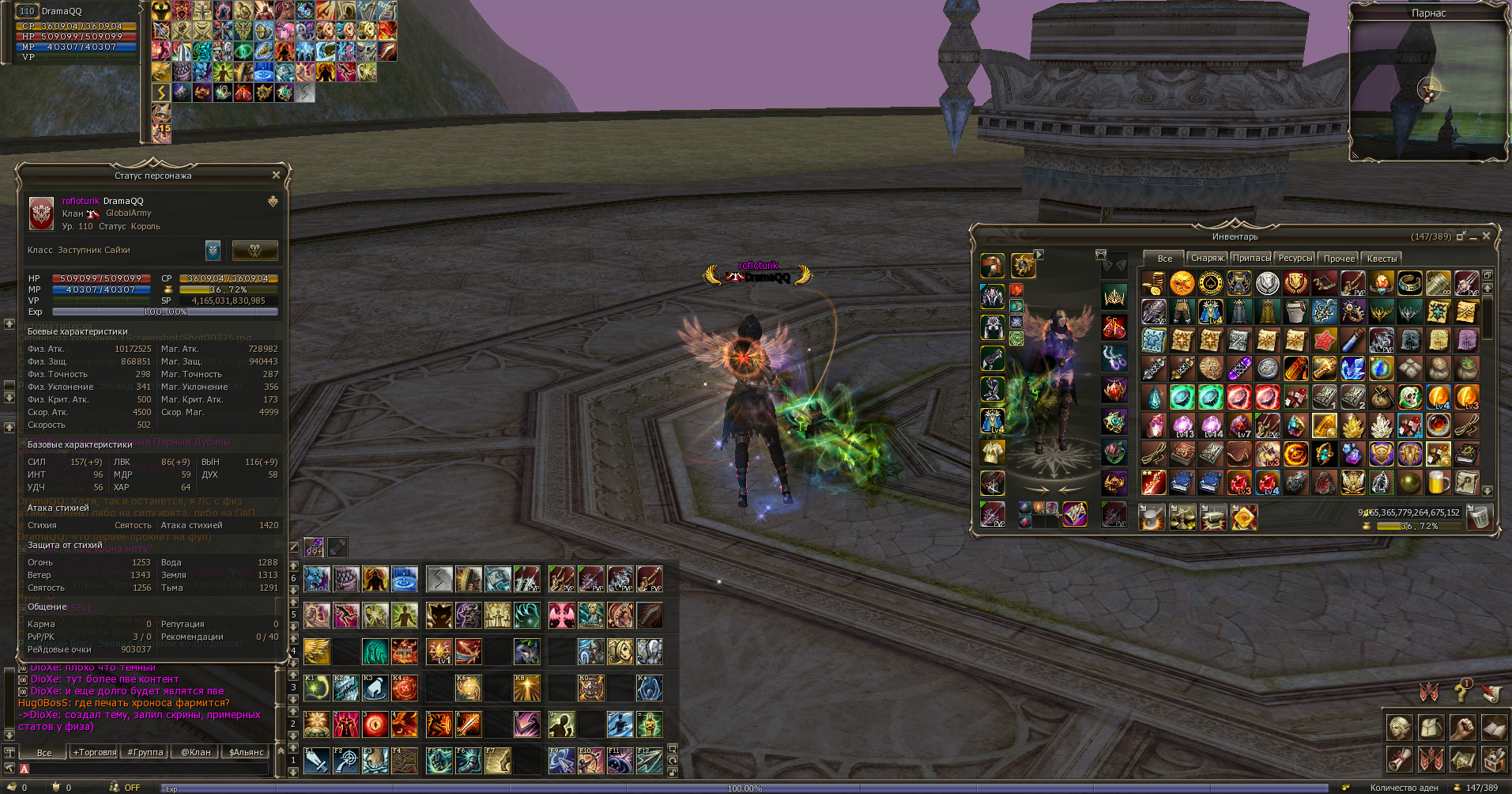This screenshot has width=1512, height=794.
Task: Close the character status window
Action: click(x=276, y=175)
